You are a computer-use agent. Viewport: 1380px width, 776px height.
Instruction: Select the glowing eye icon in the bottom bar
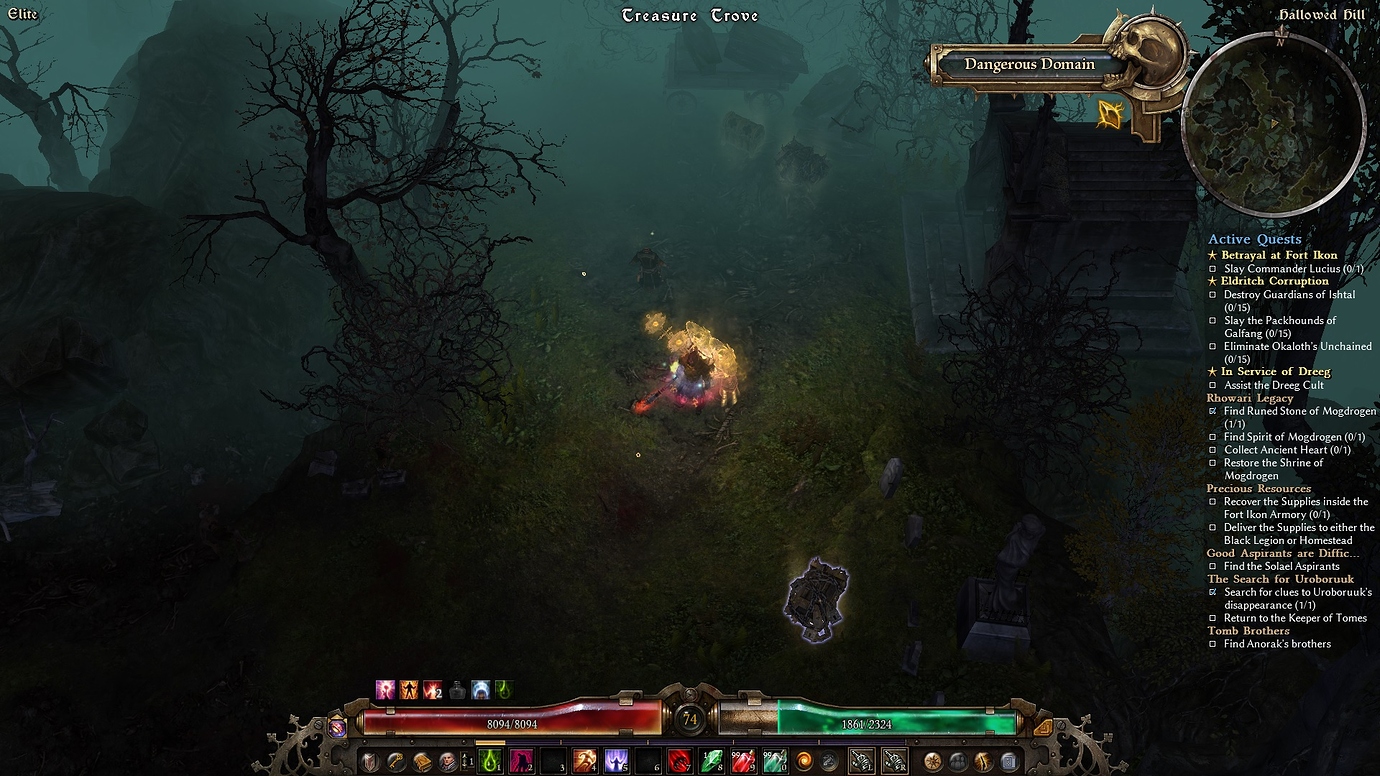pyautogui.click(x=983, y=762)
